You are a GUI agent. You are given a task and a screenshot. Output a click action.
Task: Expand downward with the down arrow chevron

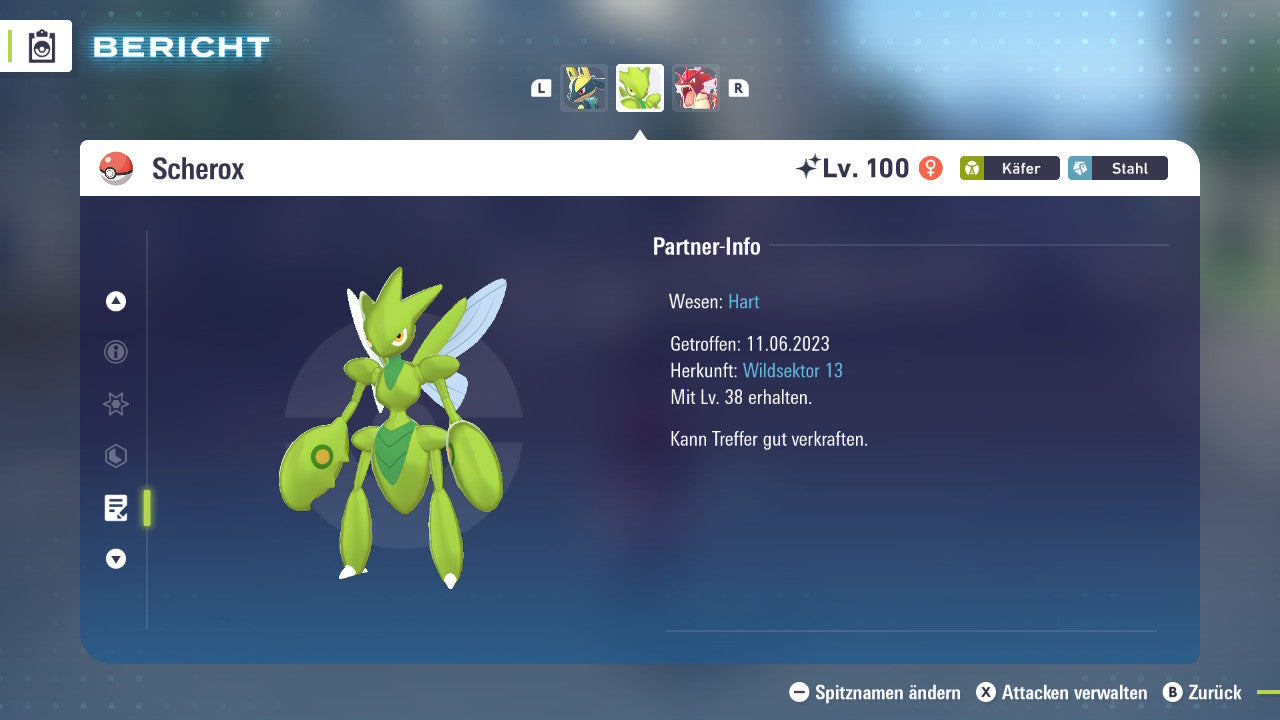point(115,559)
